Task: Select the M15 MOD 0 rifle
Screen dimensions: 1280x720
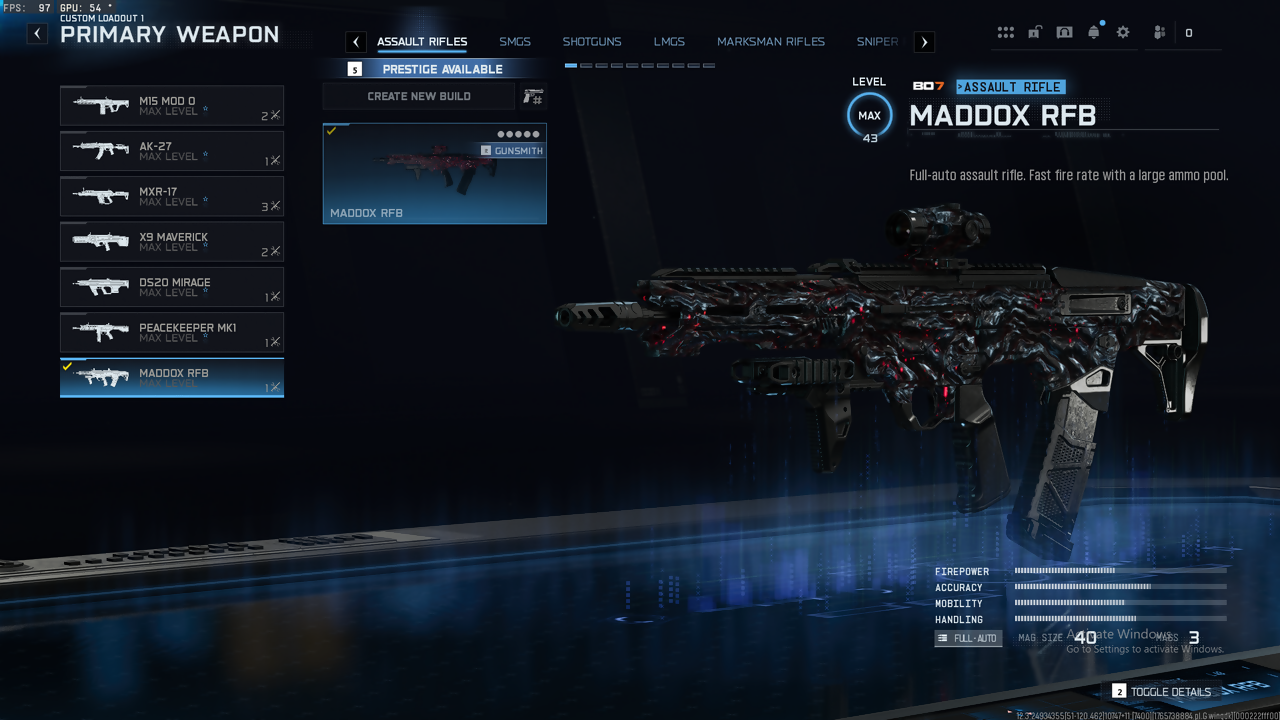Action: (x=172, y=105)
